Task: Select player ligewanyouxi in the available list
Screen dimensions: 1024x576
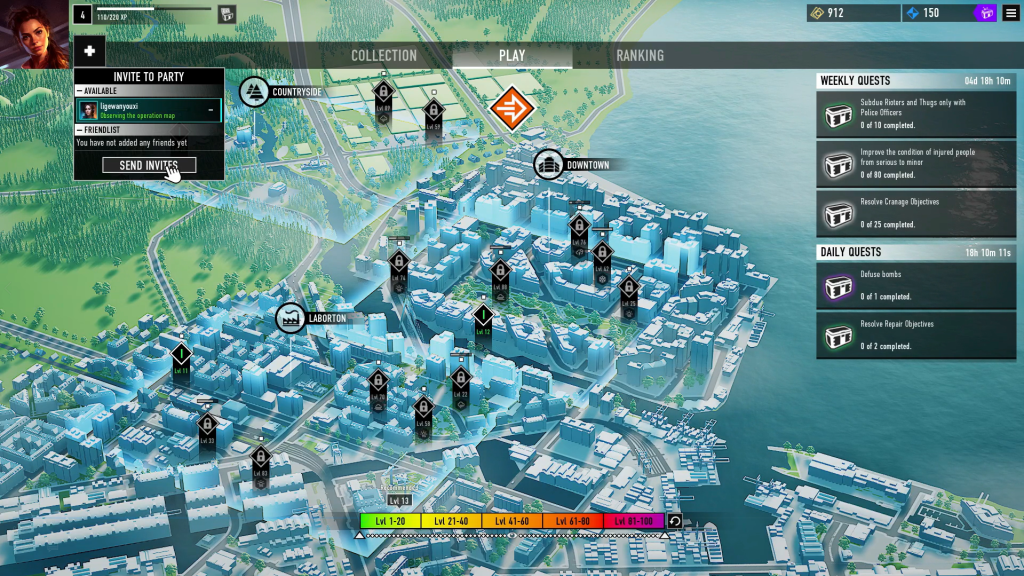Action: [x=149, y=110]
